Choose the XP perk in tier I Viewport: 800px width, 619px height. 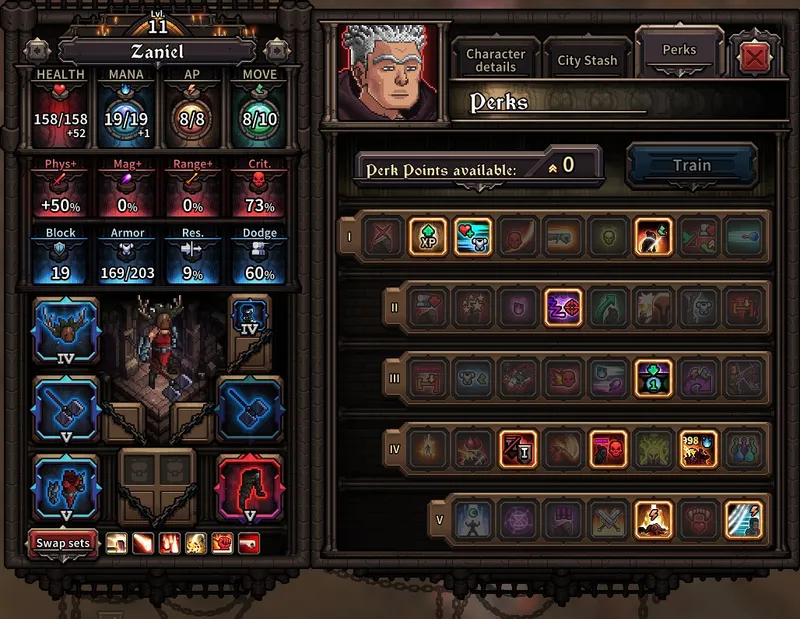pos(427,236)
